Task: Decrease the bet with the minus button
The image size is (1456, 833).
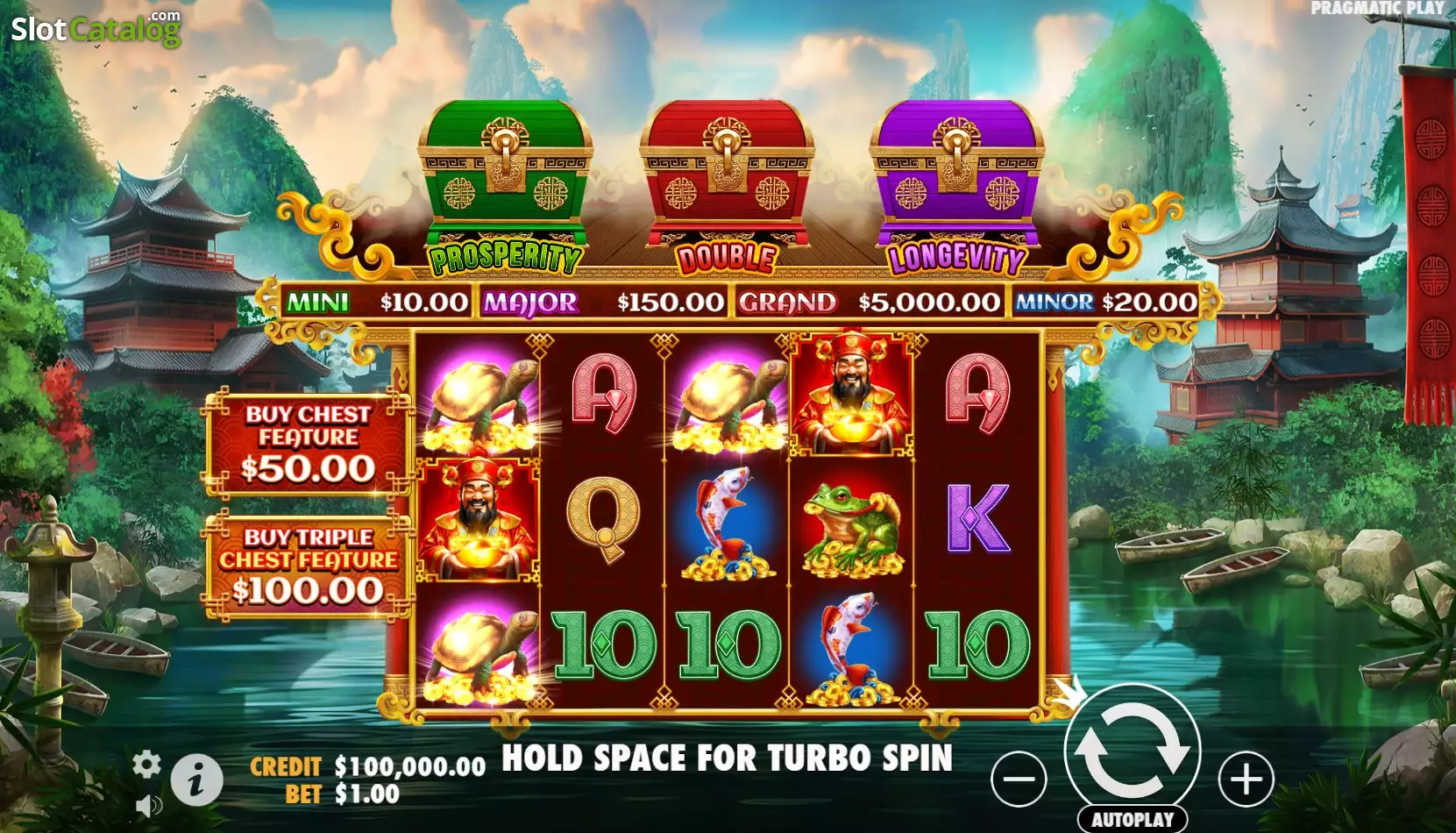Action: [1019, 779]
